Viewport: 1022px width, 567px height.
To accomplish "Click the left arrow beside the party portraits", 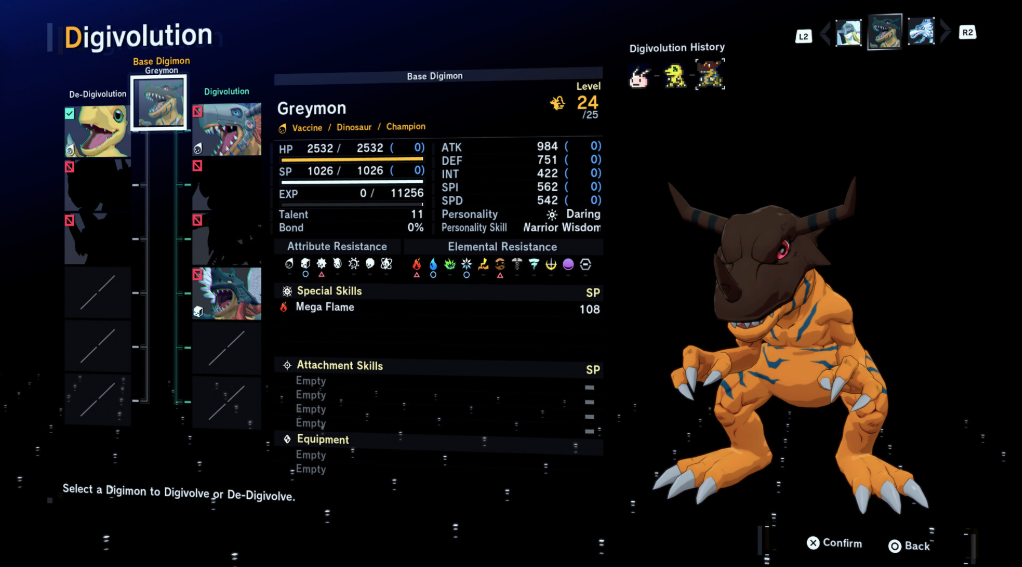I will pyautogui.click(x=825, y=34).
